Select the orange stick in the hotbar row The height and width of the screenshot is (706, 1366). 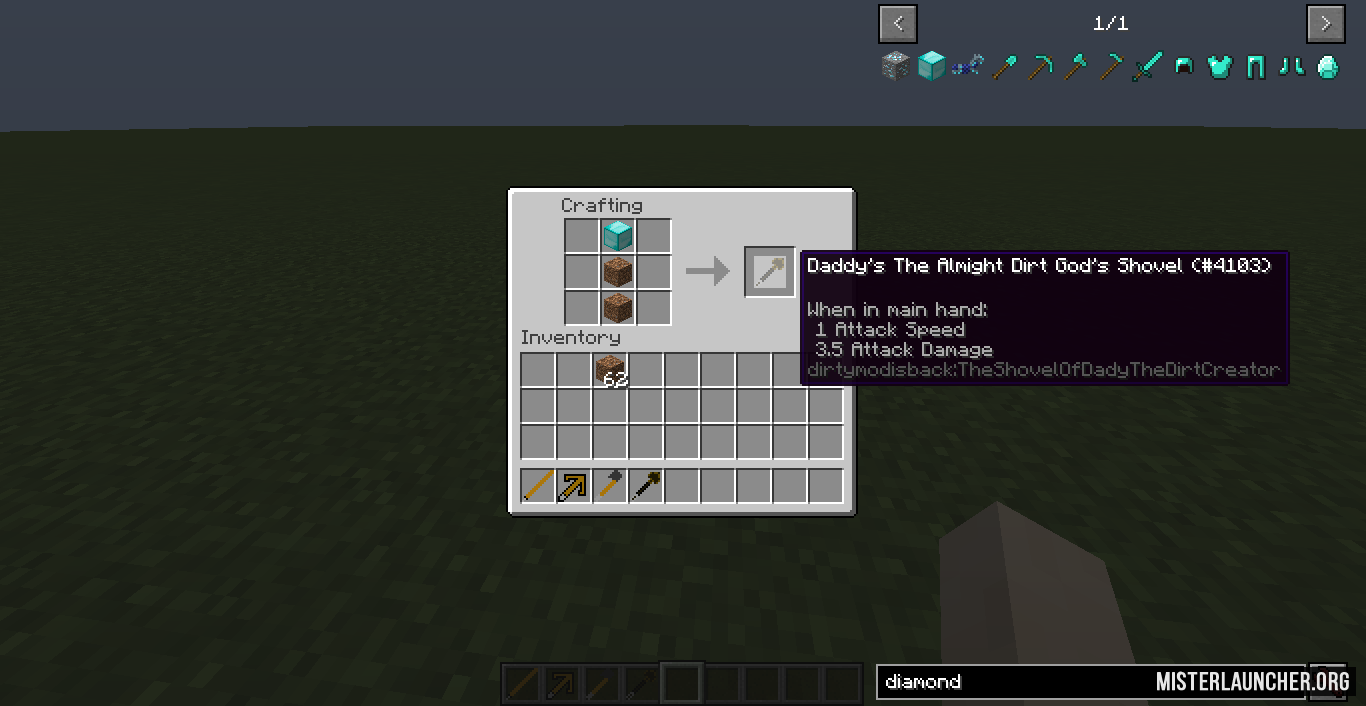538,486
